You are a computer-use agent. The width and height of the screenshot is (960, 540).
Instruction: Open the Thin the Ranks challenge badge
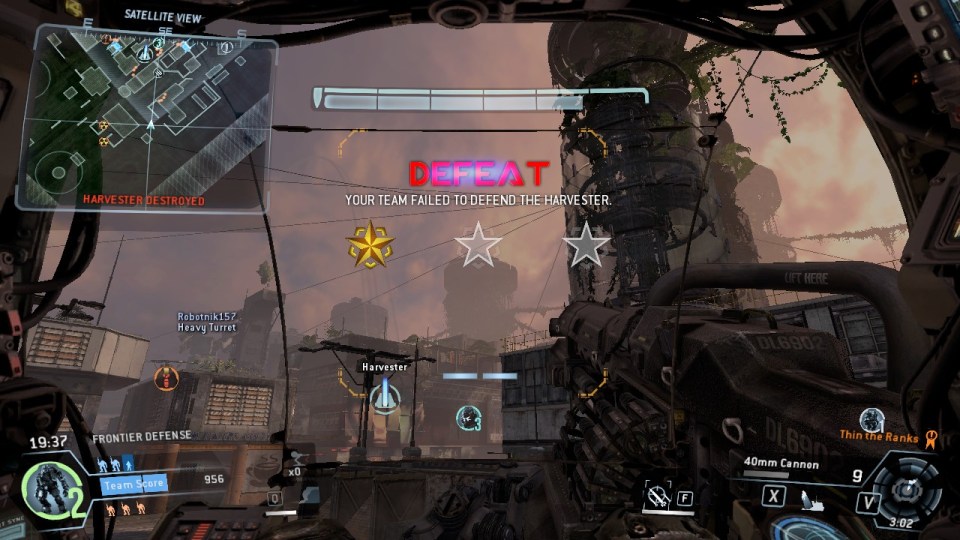click(x=932, y=437)
